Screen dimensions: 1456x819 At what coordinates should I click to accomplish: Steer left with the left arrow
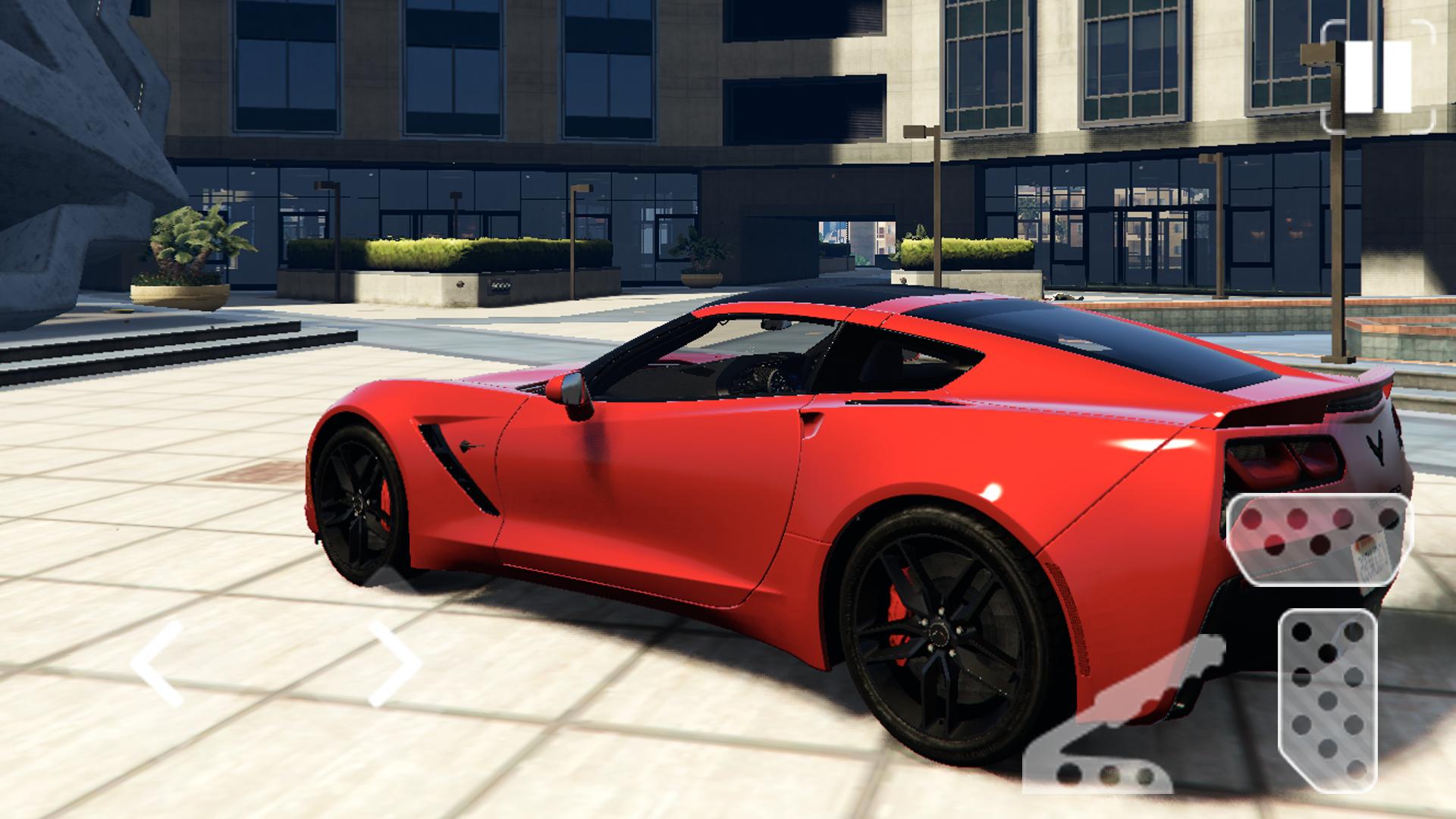(x=157, y=664)
